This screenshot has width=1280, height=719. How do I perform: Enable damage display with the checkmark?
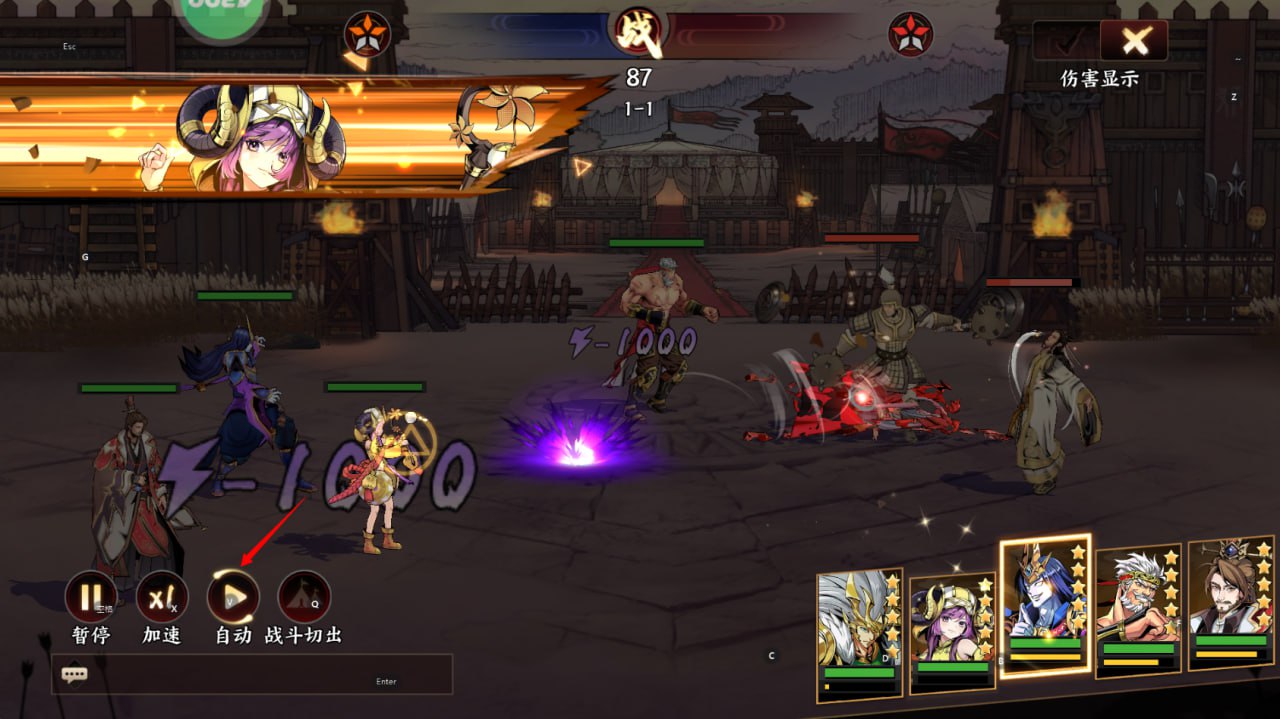tap(1066, 41)
